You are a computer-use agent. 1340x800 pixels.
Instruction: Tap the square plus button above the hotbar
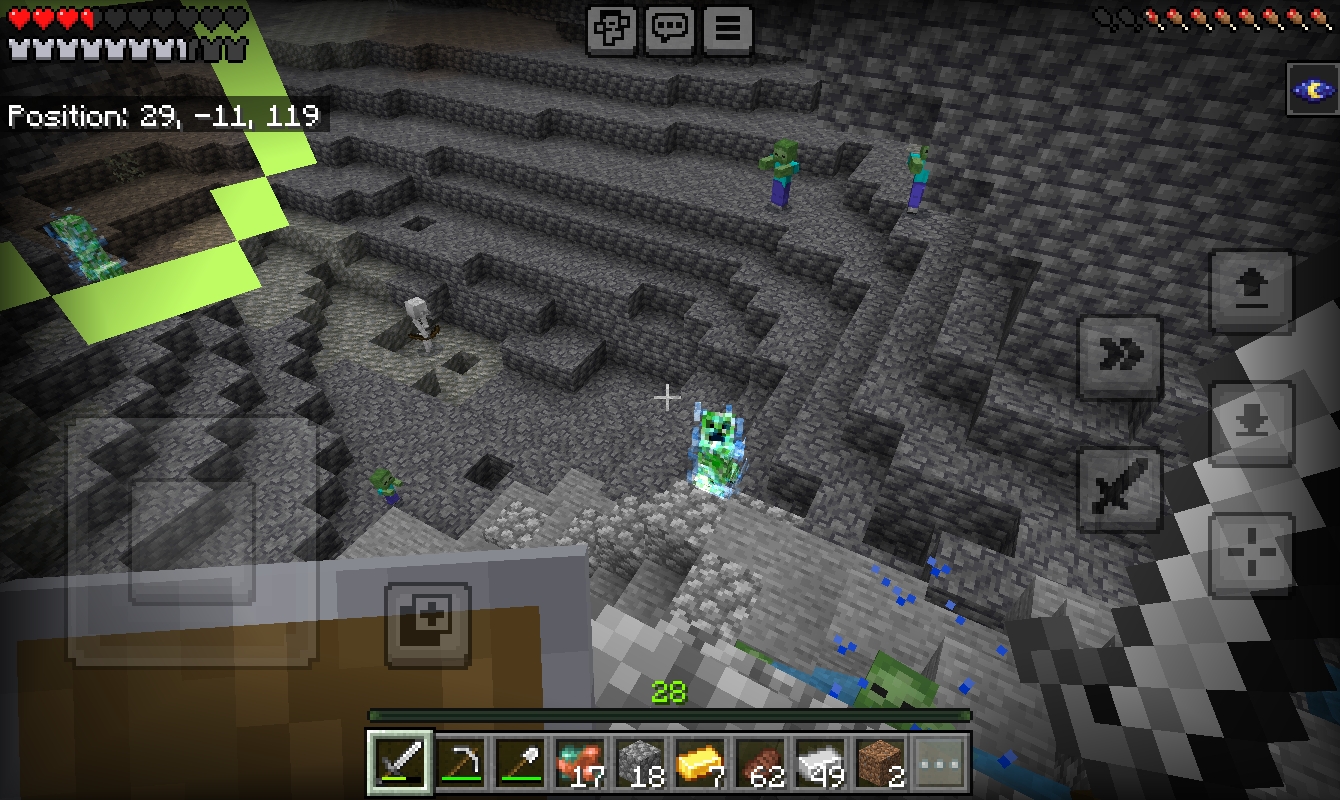pos(428,625)
